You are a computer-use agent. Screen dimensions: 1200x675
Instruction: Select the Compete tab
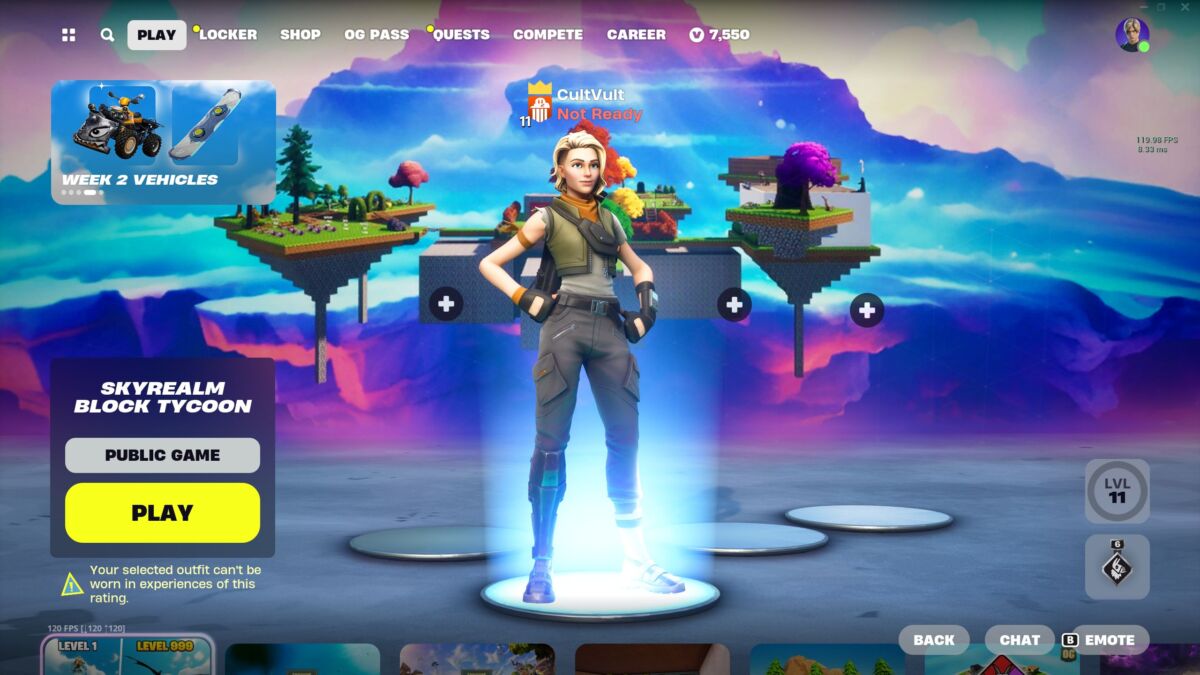click(548, 34)
